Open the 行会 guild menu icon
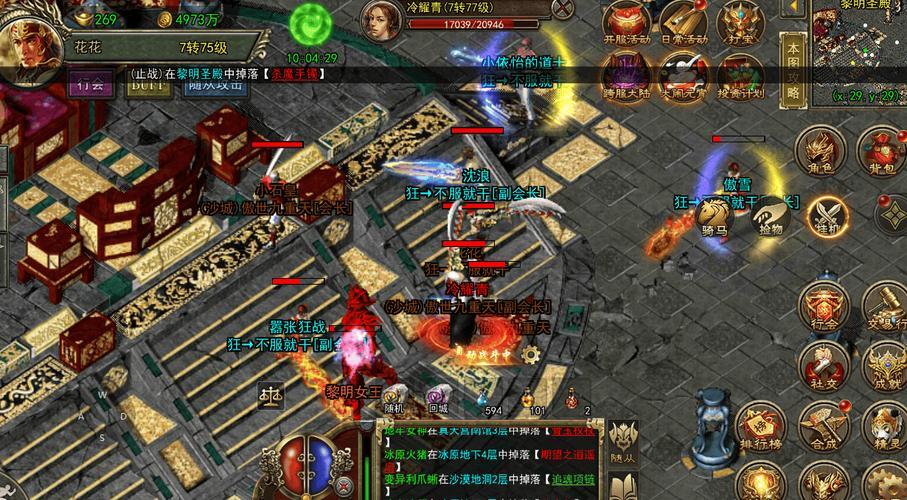Image resolution: width=907 pixels, height=500 pixels. click(823, 303)
